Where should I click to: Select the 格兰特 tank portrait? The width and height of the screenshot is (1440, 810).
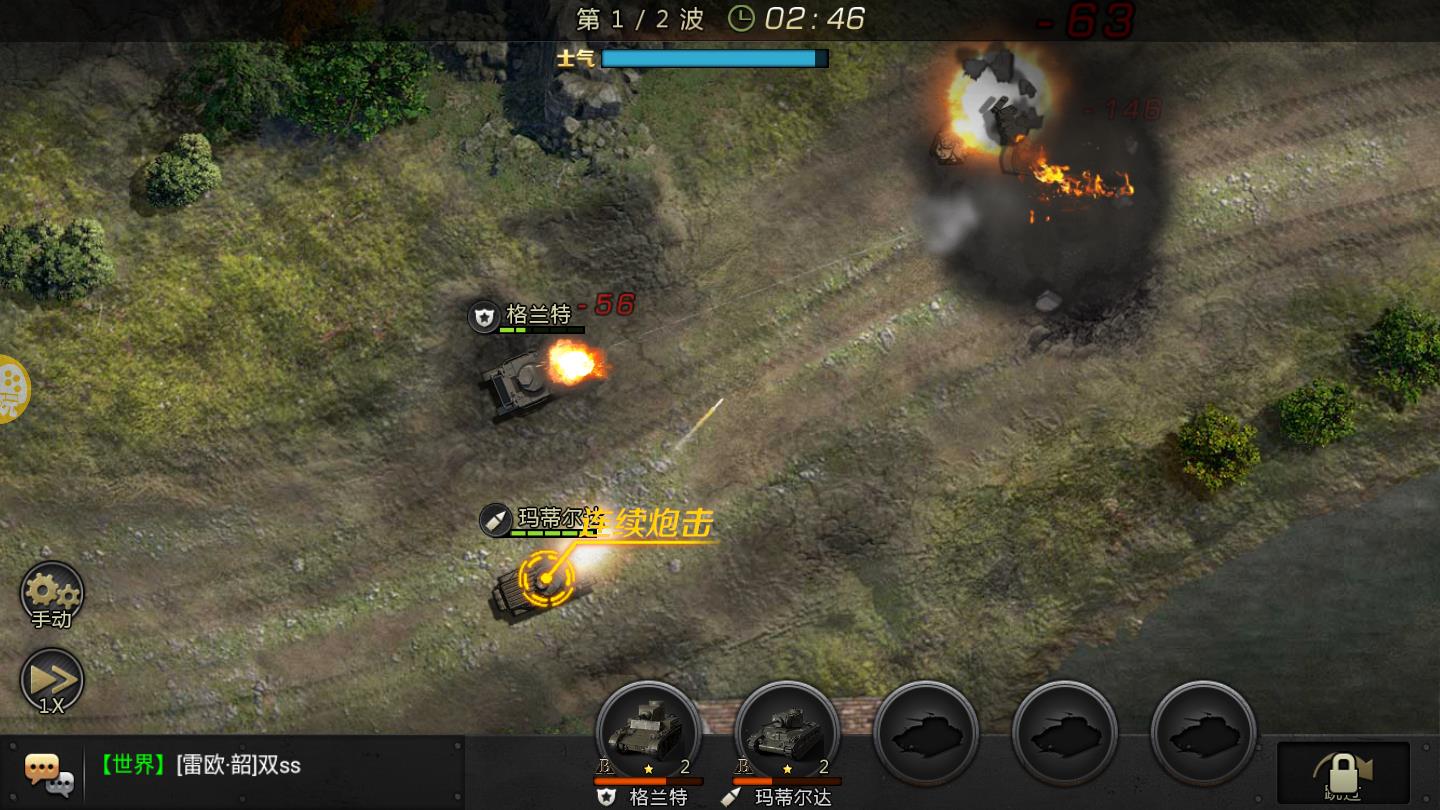tap(648, 733)
